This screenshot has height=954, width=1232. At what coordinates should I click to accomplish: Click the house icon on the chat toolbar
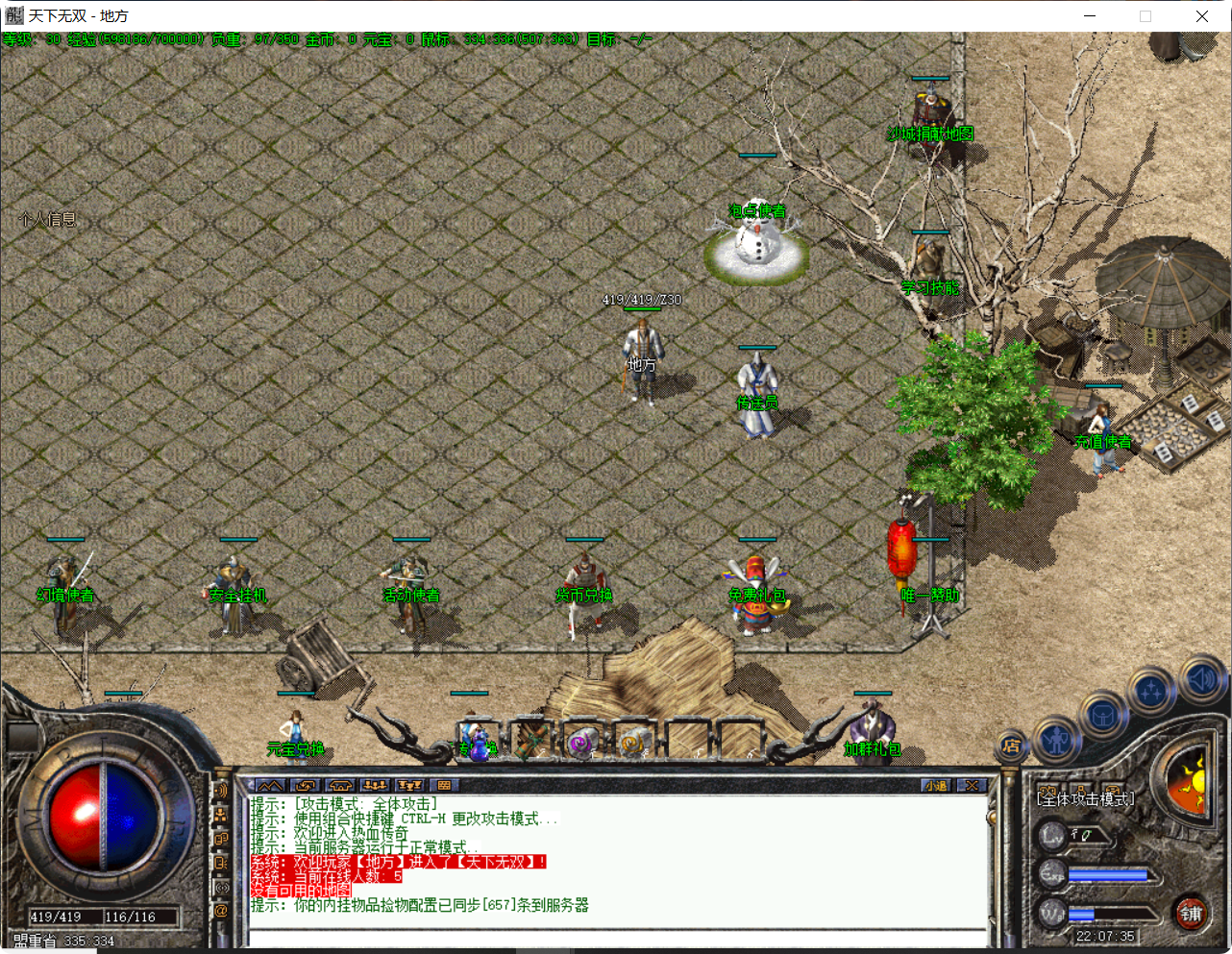(340, 785)
